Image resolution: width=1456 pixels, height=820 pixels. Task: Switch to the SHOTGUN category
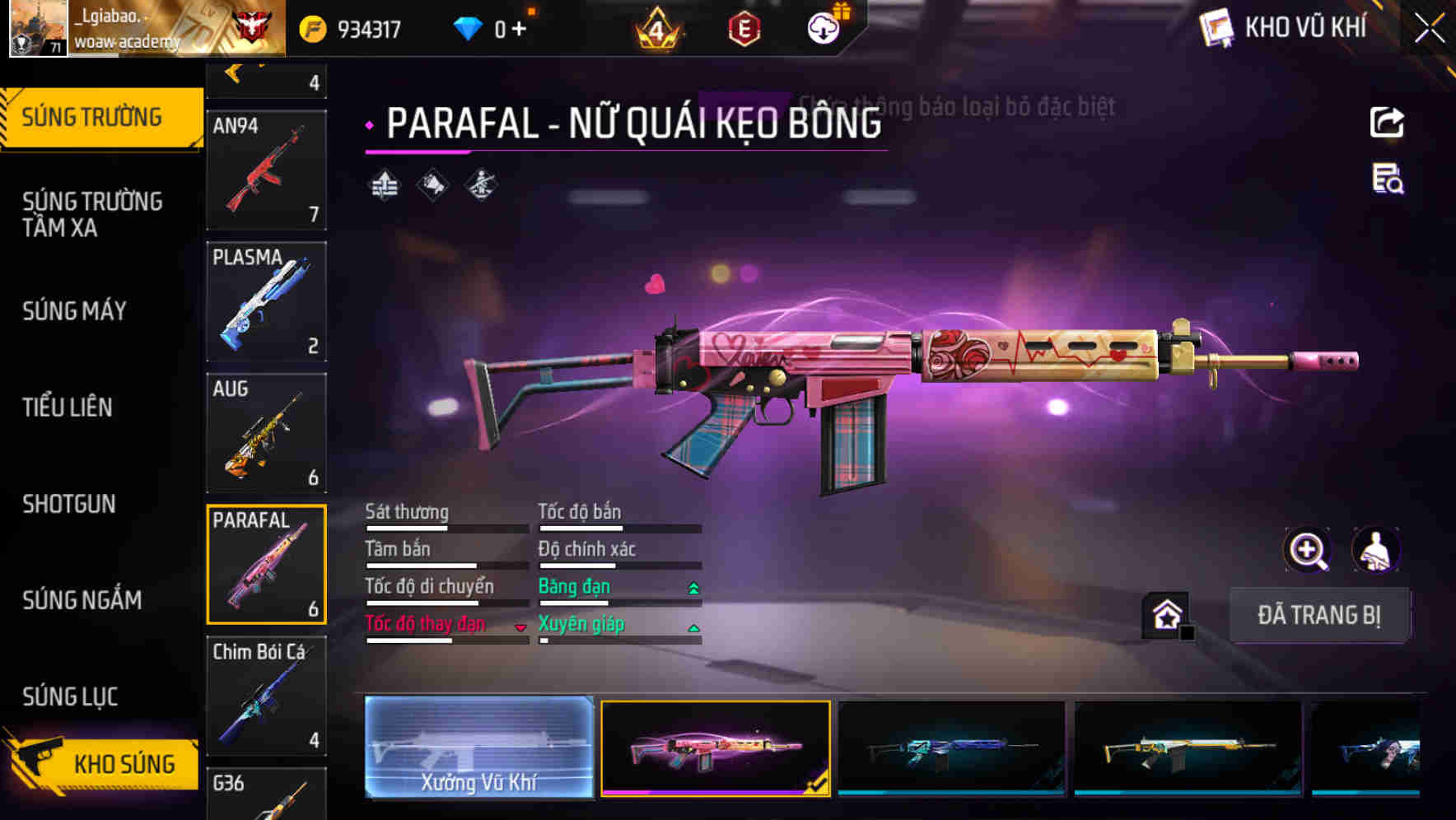(x=69, y=504)
